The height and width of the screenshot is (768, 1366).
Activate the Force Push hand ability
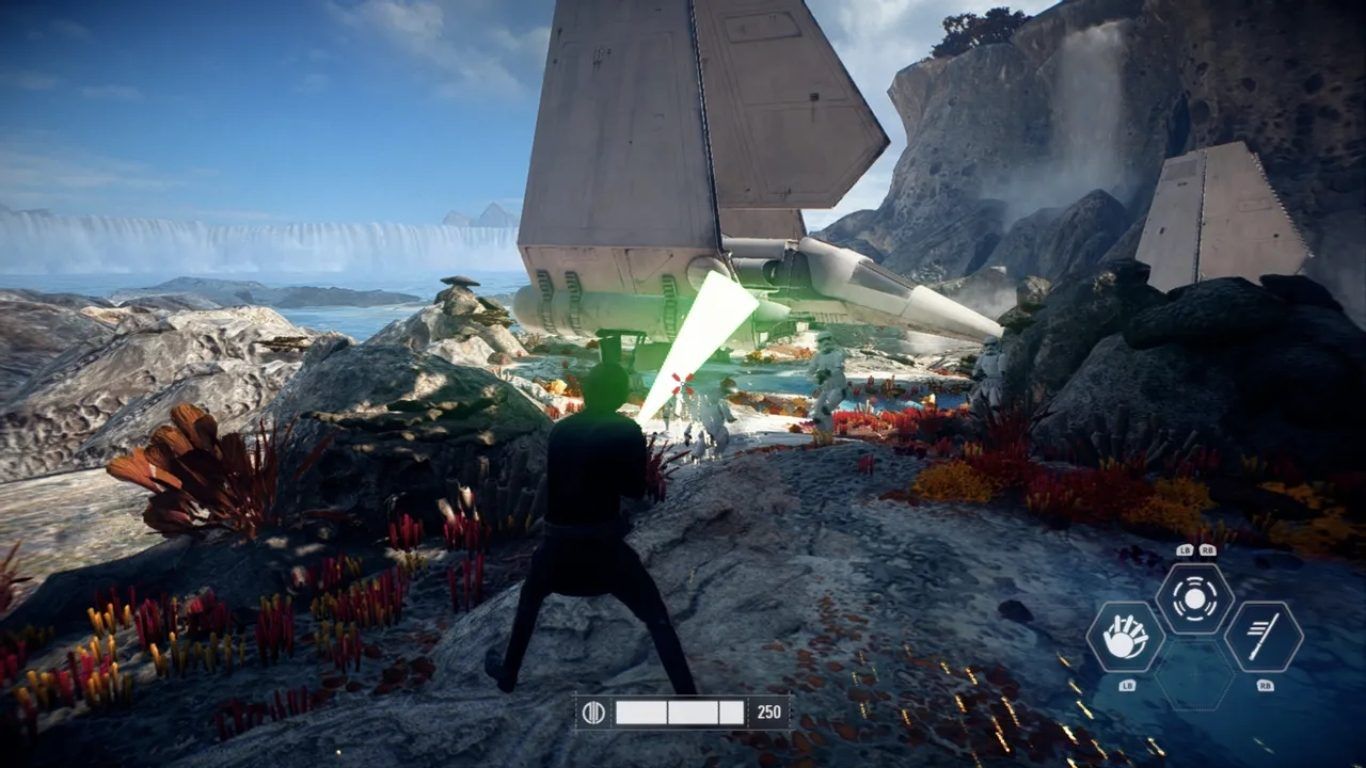tap(1125, 637)
